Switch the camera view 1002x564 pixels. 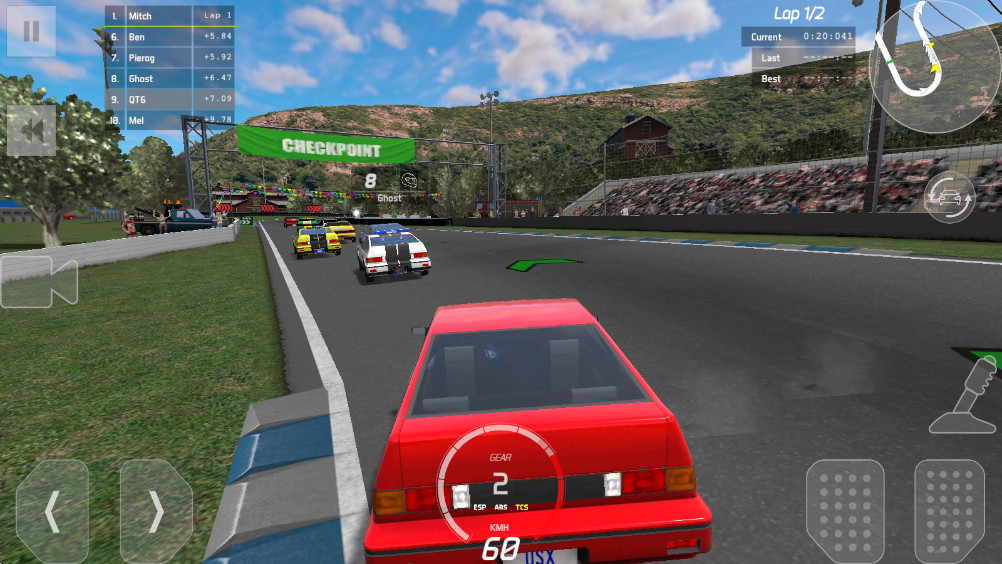click(x=39, y=281)
